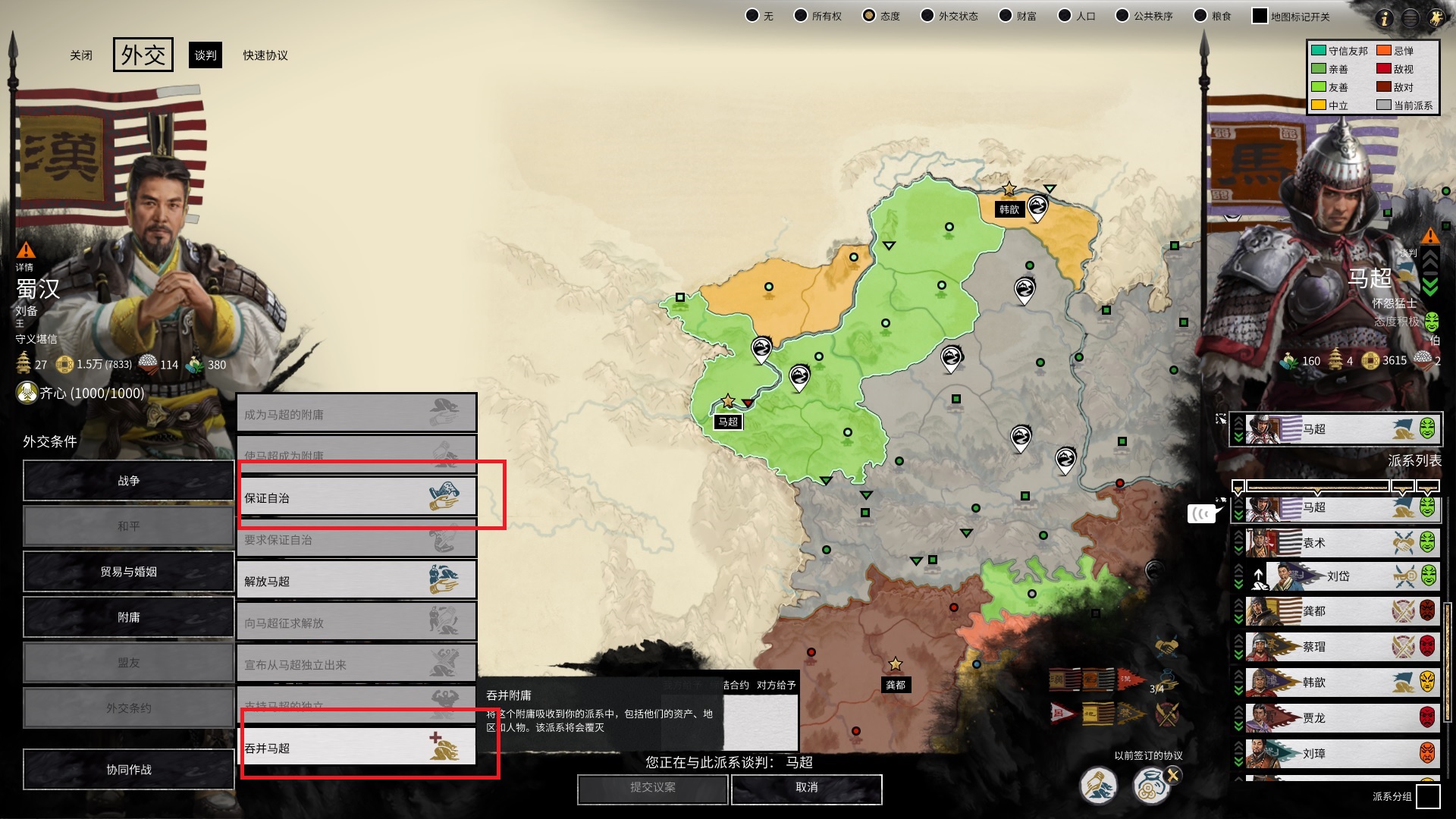
Task: Switch to the 快速协议 tab
Action: 263,55
